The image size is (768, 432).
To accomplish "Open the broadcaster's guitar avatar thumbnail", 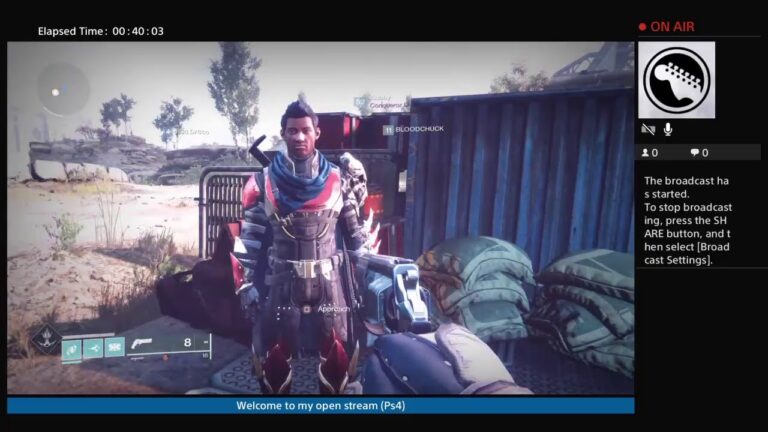I will coord(676,80).
